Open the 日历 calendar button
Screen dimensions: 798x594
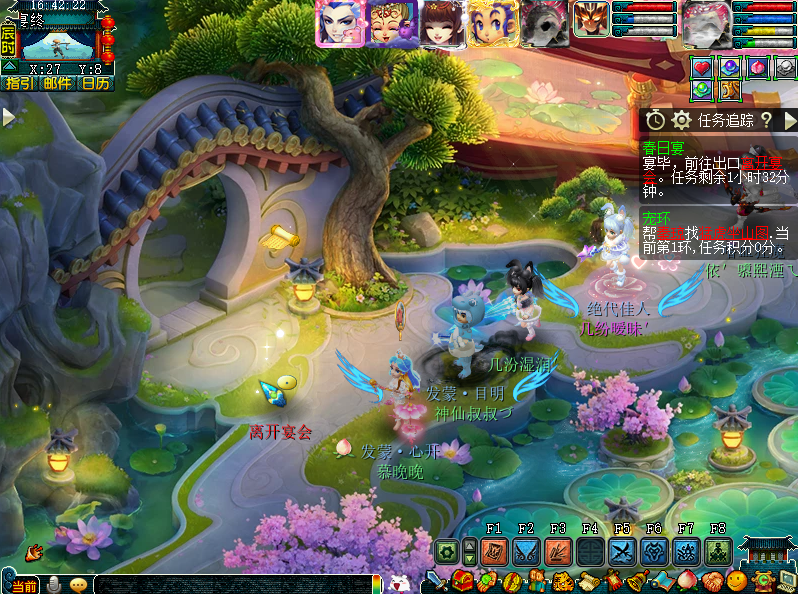(95, 83)
